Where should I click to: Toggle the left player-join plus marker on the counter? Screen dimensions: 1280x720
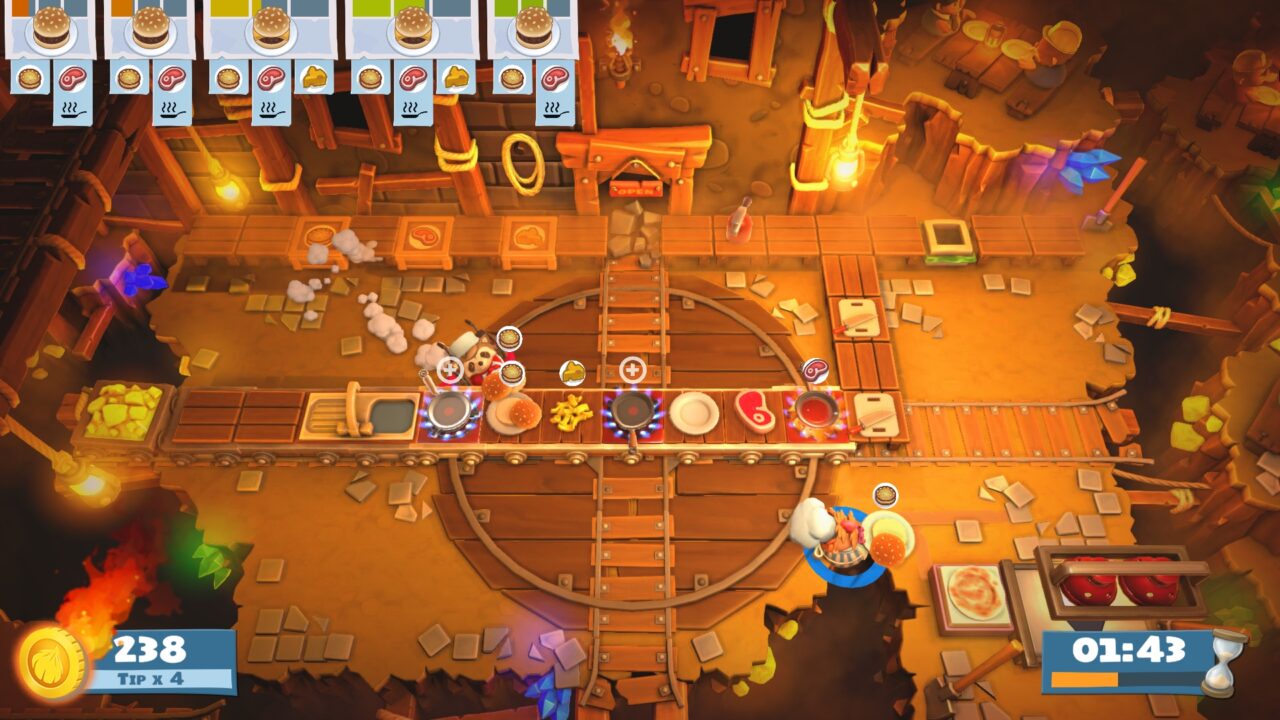click(x=448, y=368)
